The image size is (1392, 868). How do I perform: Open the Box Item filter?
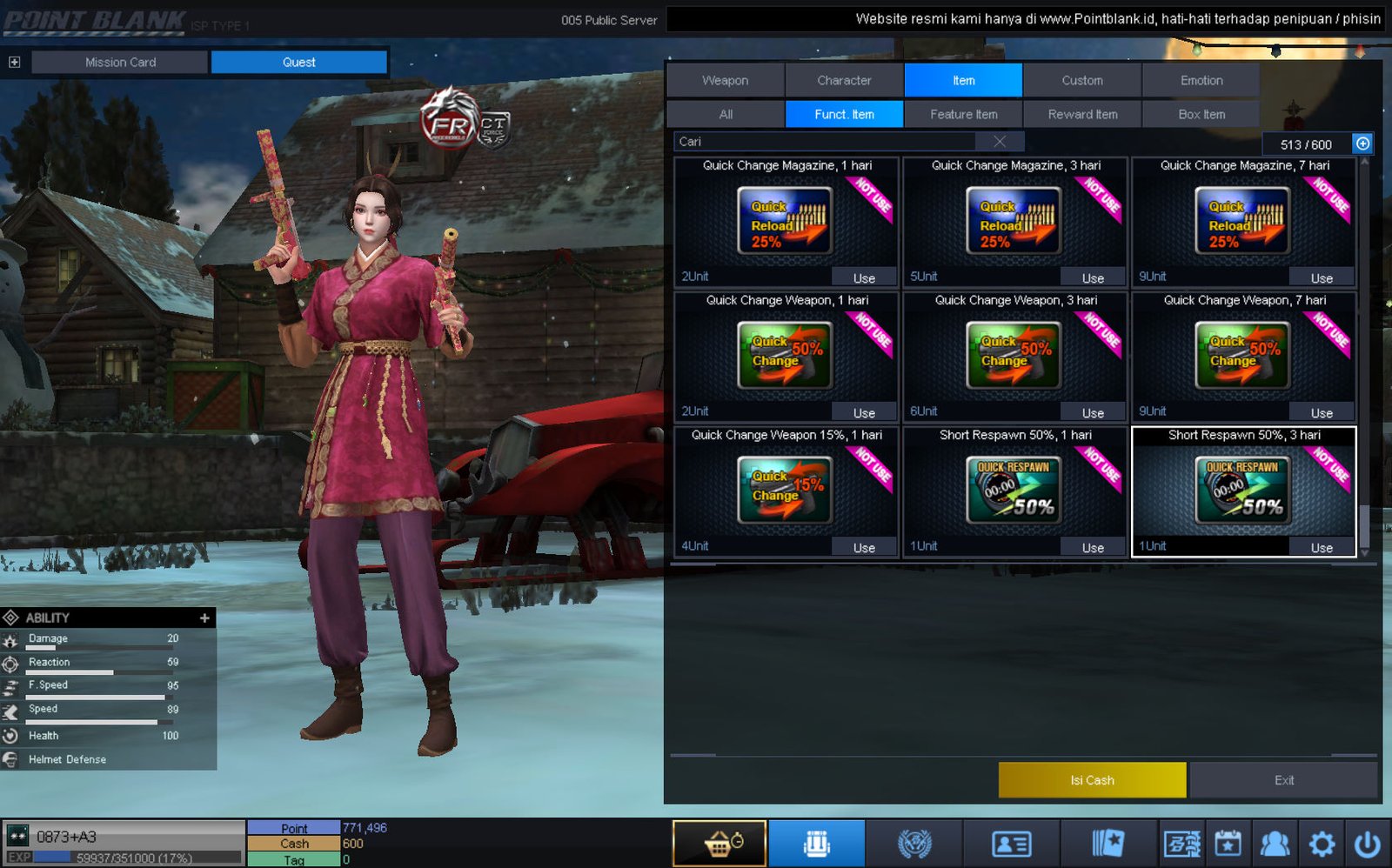[x=1201, y=114]
